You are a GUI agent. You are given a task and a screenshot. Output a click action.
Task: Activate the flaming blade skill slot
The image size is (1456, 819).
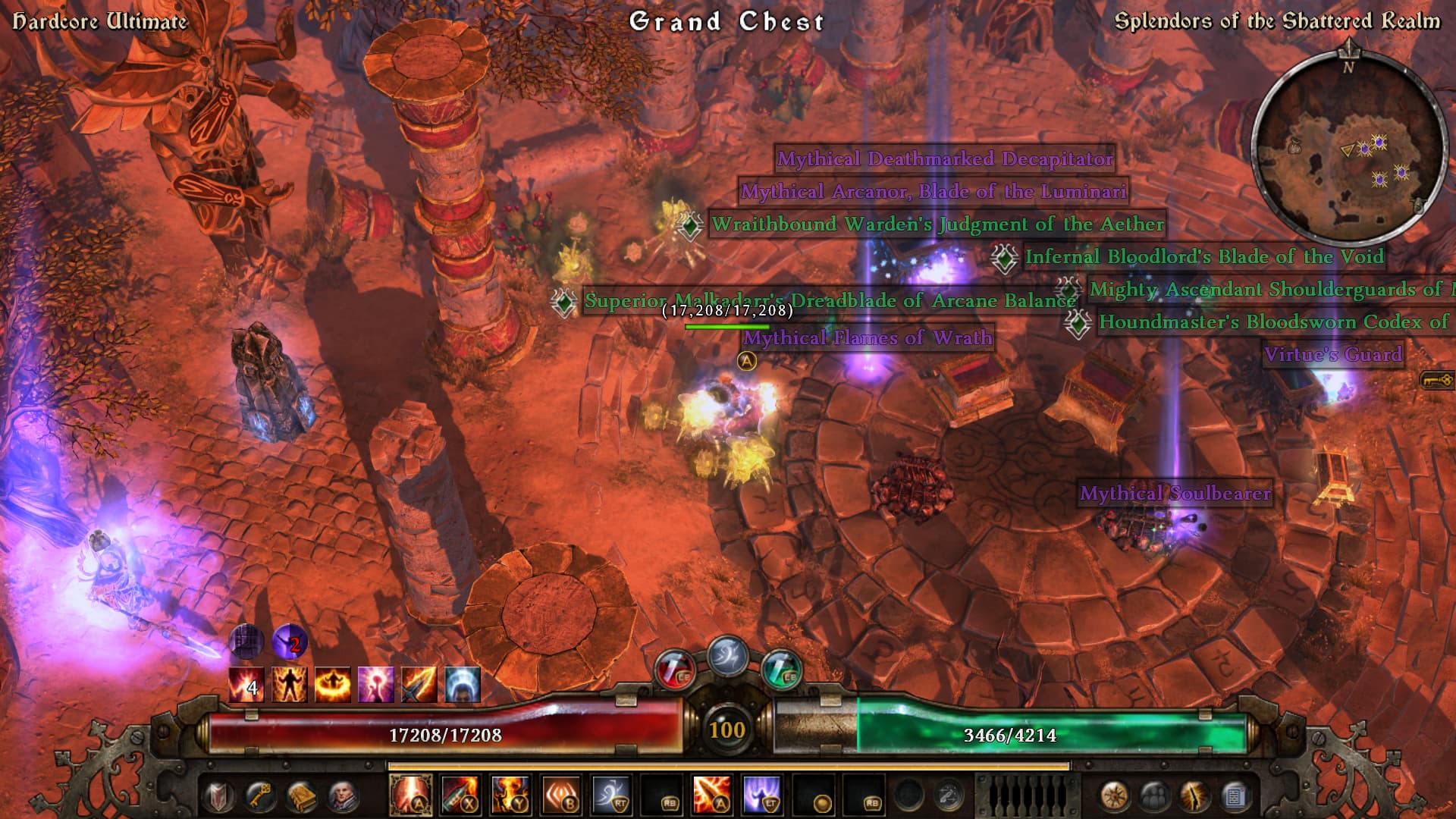(712, 795)
